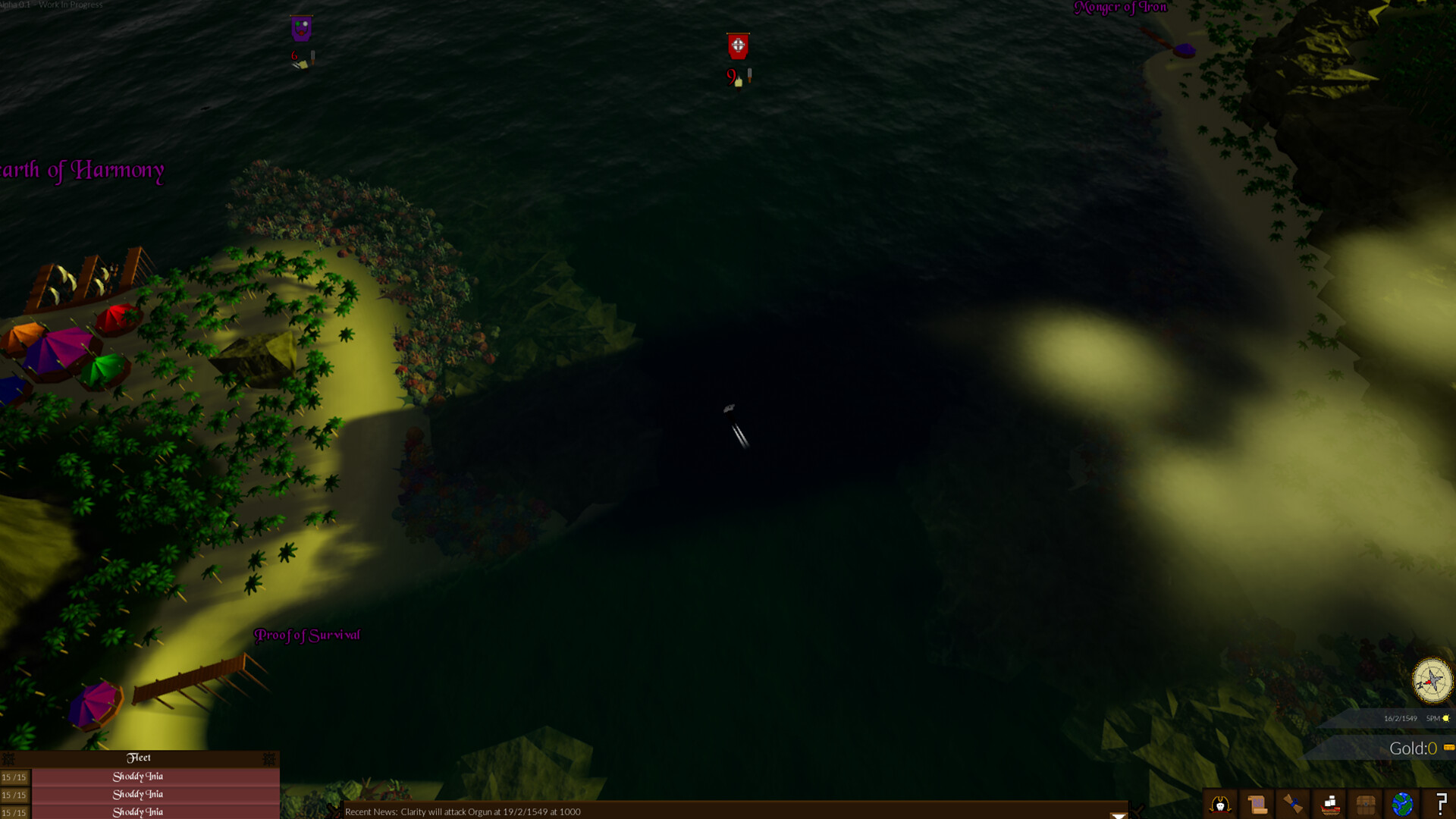Select the second Shoddy Inia ship
Screen dimensions: 1456x819
coord(138,794)
